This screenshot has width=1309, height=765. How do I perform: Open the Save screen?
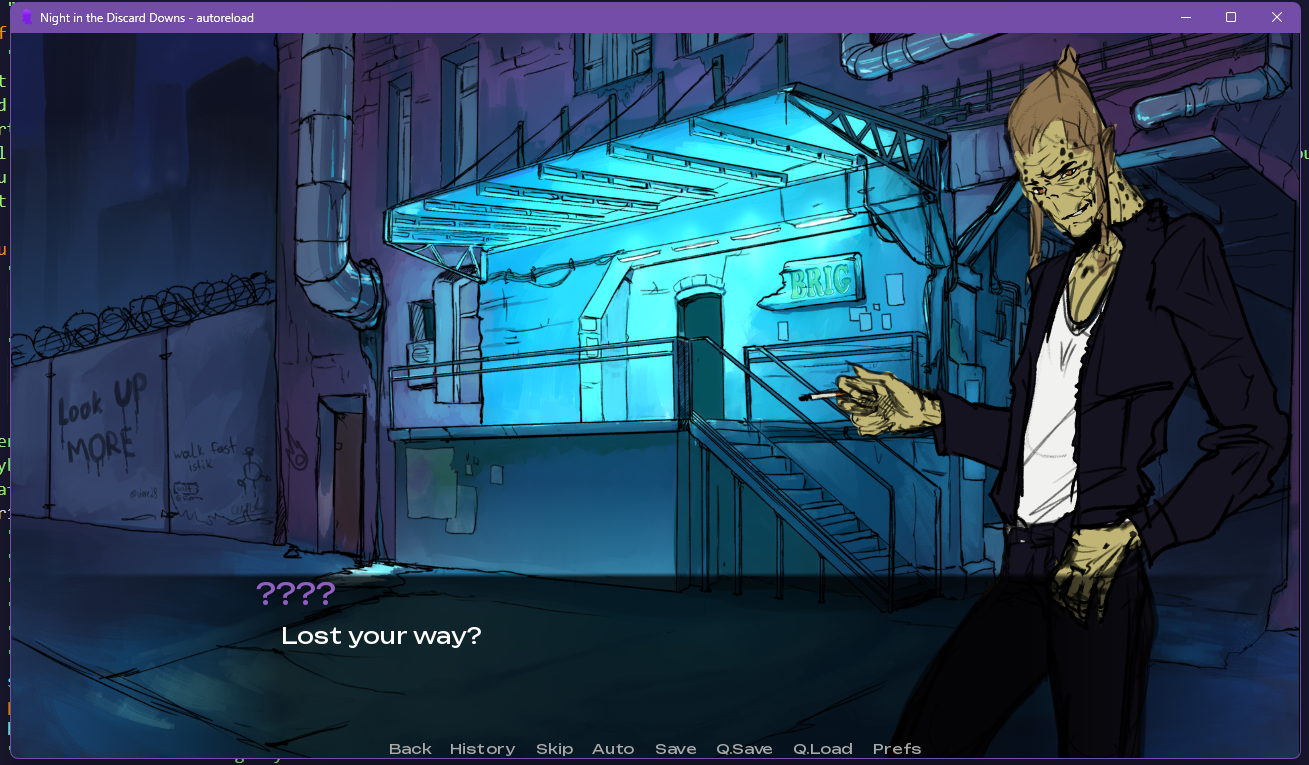point(675,749)
